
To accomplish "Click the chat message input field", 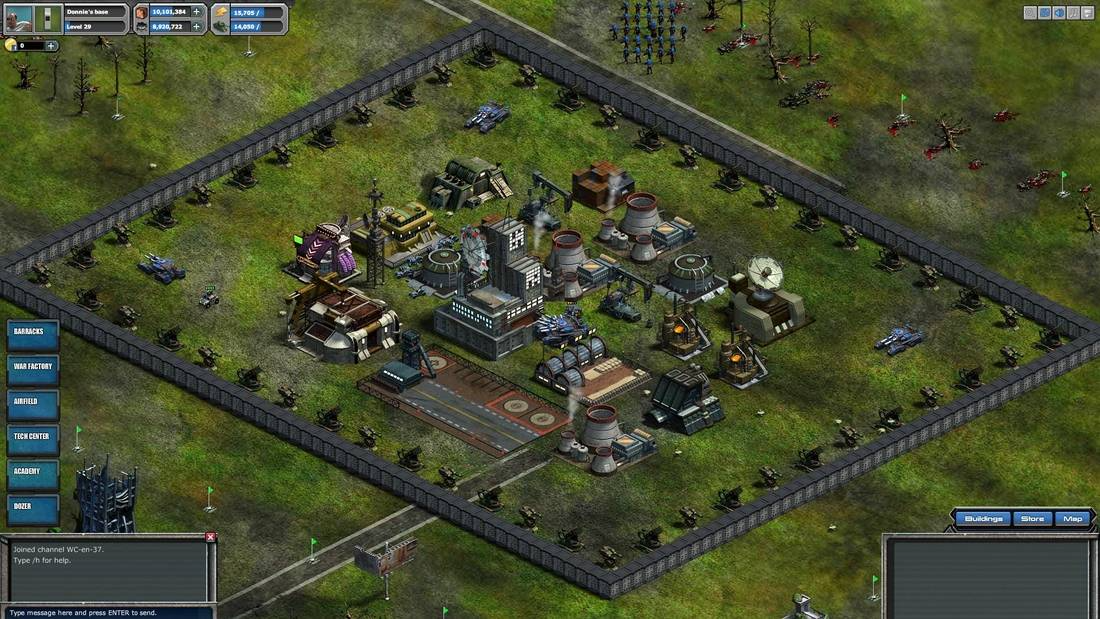I will [x=106, y=612].
